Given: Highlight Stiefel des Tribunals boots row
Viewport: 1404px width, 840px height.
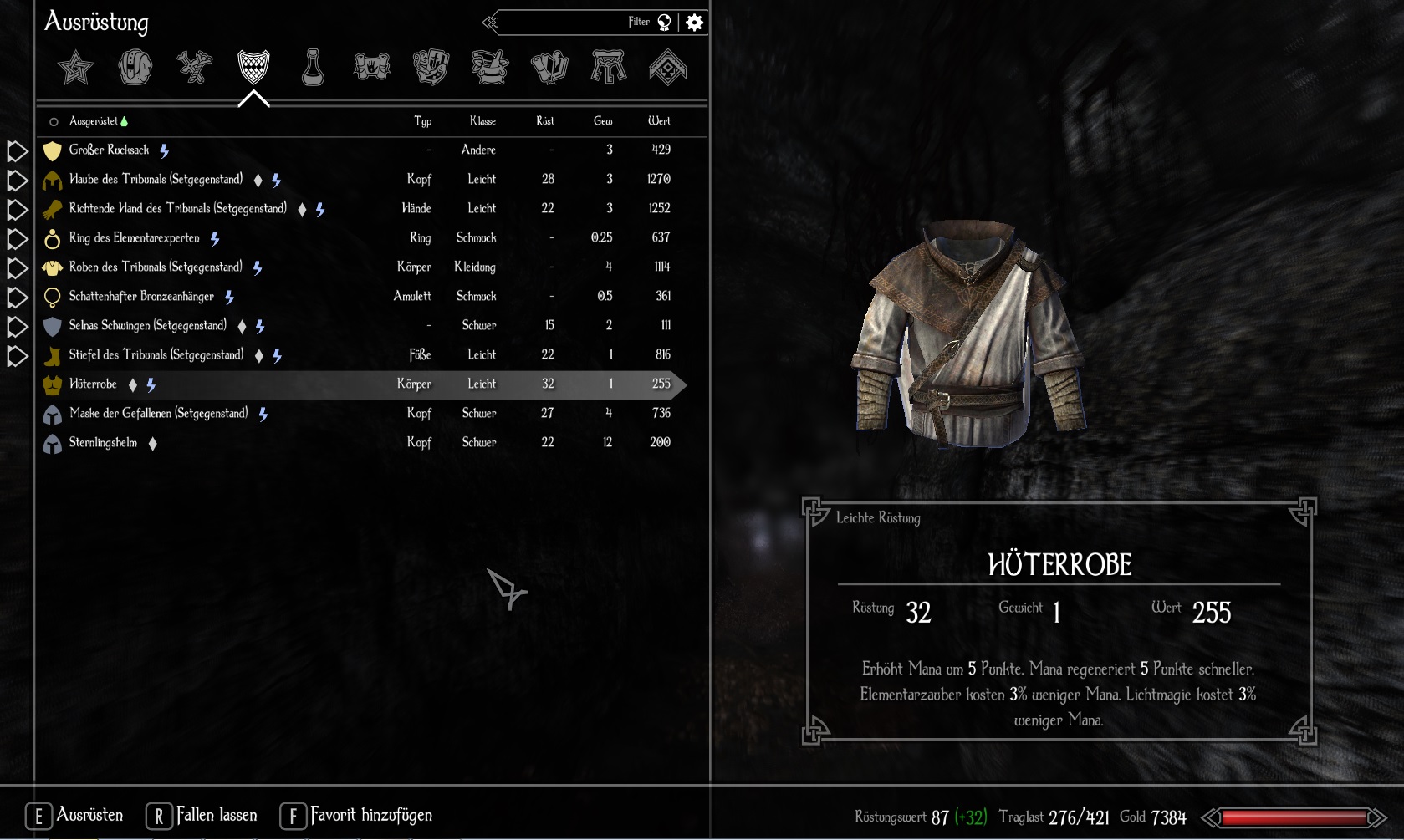Looking at the screenshot, I should [156, 355].
